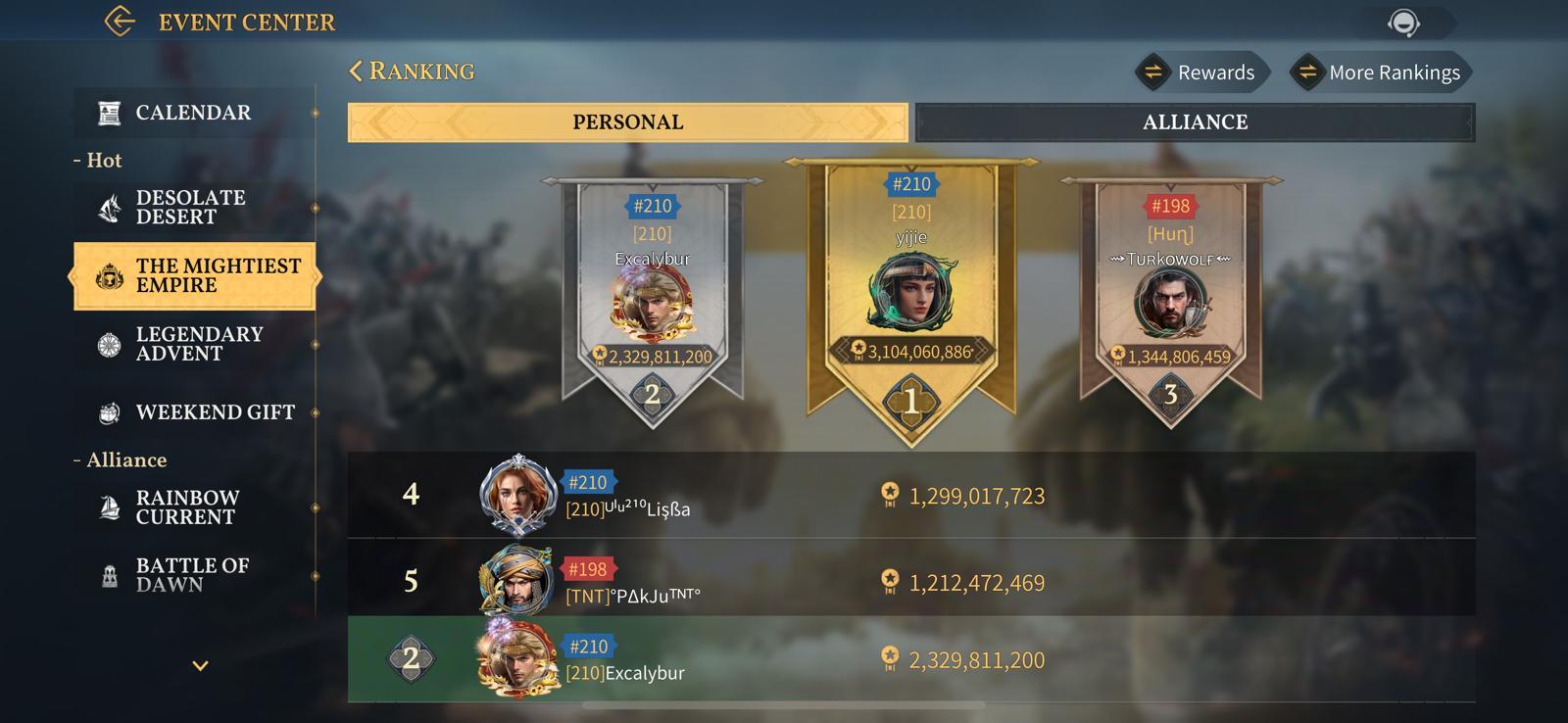Open third-place TurkoWolf's banner
This screenshot has height=723, width=1568.
coord(1170,299)
